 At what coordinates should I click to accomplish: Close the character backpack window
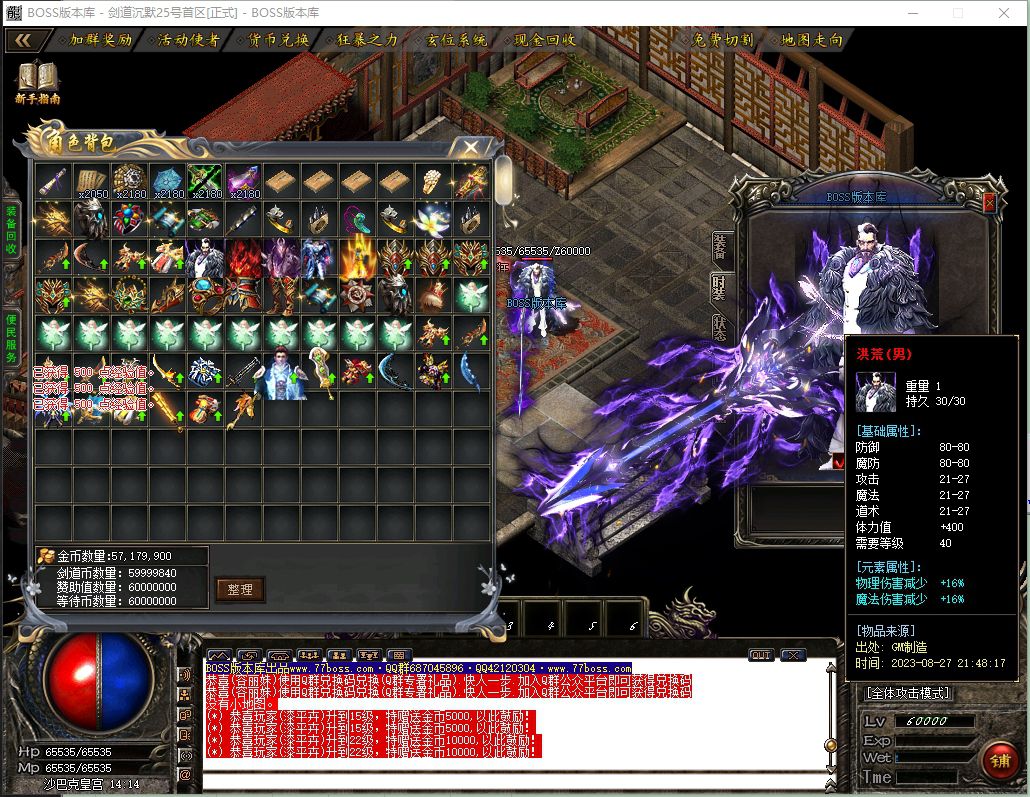(469, 147)
